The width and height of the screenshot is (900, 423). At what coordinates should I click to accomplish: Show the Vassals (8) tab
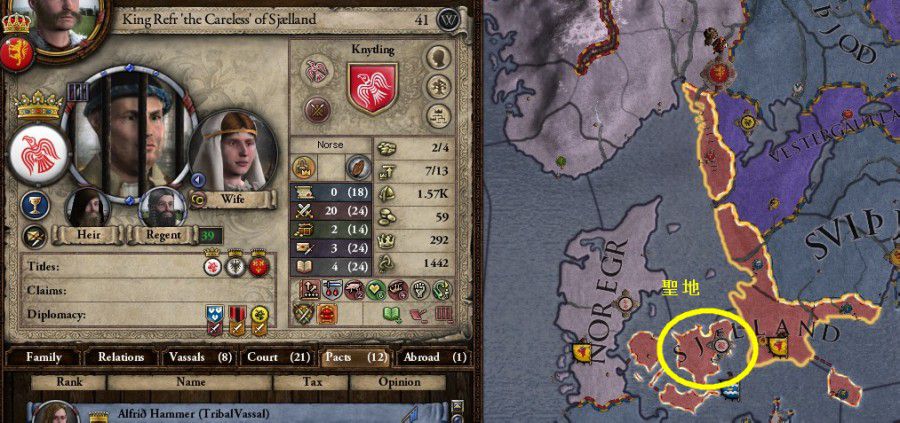pyautogui.click(x=197, y=357)
